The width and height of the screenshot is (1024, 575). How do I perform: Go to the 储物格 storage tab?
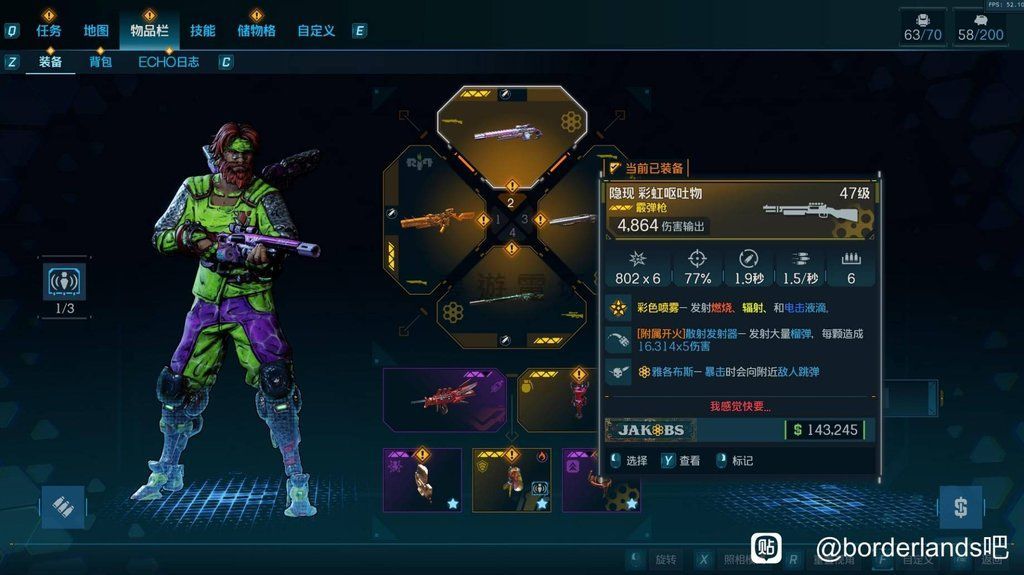(x=256, y=31)
